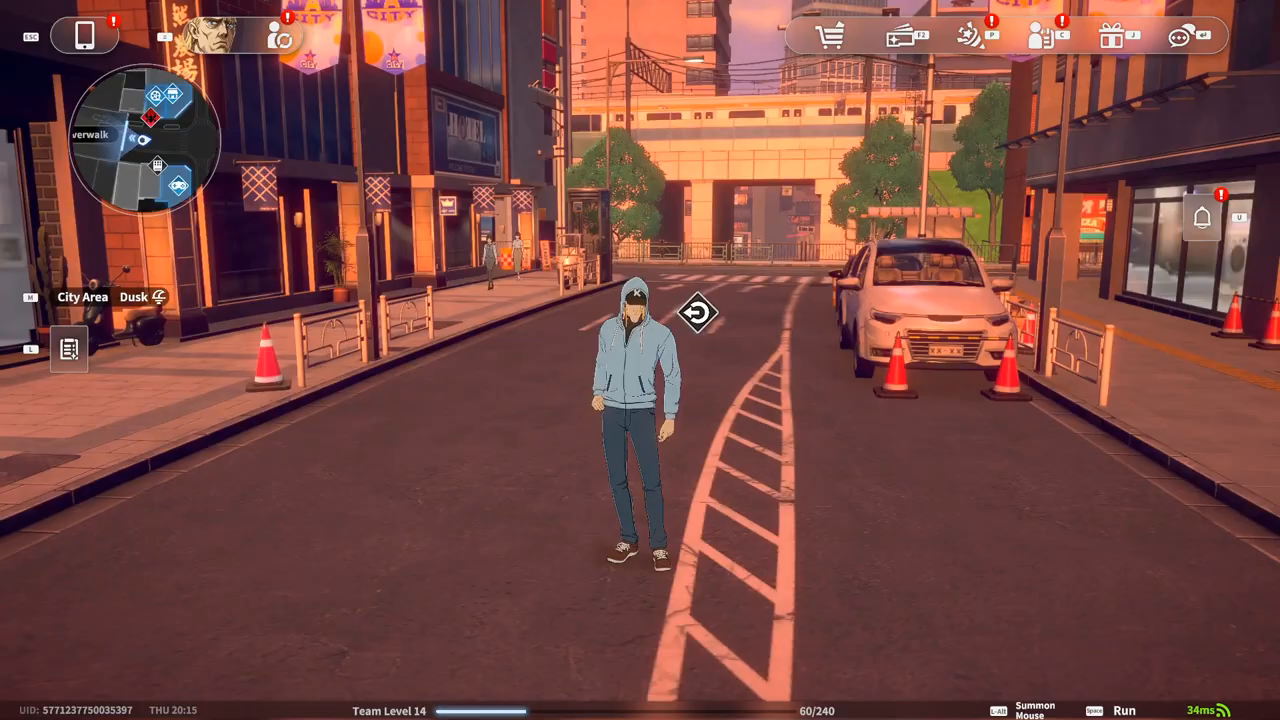Screen dimensions: 1280x720
Task: Select the camera icon beside the character portrait
Action: tap(280, 38)
